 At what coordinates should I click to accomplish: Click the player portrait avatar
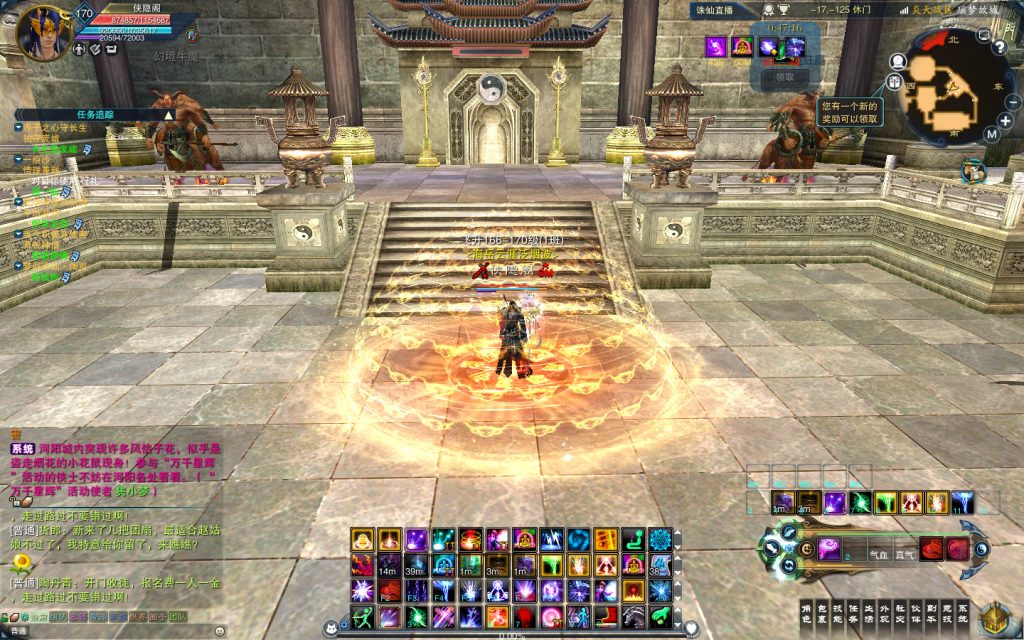pos(41,33)
